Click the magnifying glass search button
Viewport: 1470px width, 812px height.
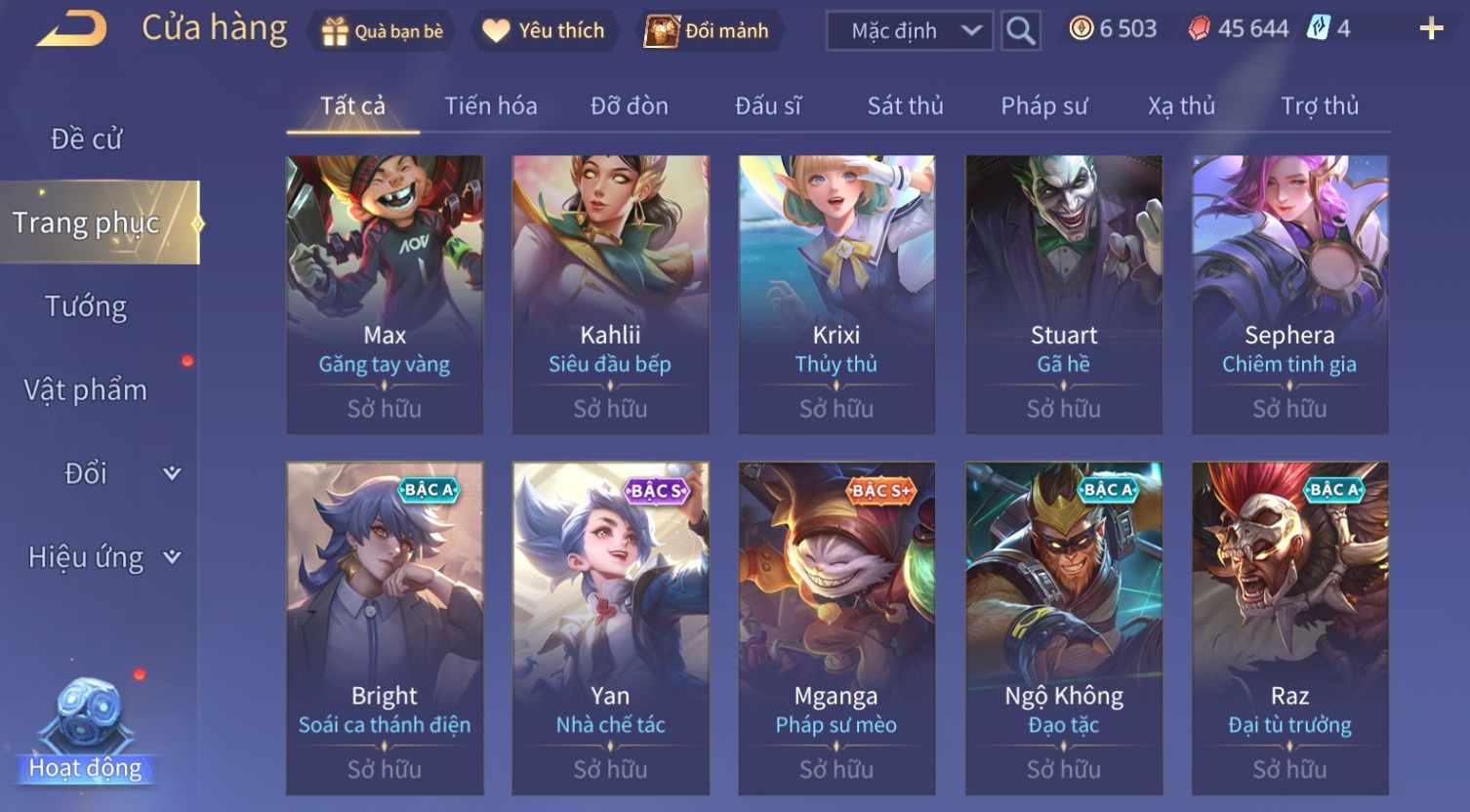click(1020, 31)
